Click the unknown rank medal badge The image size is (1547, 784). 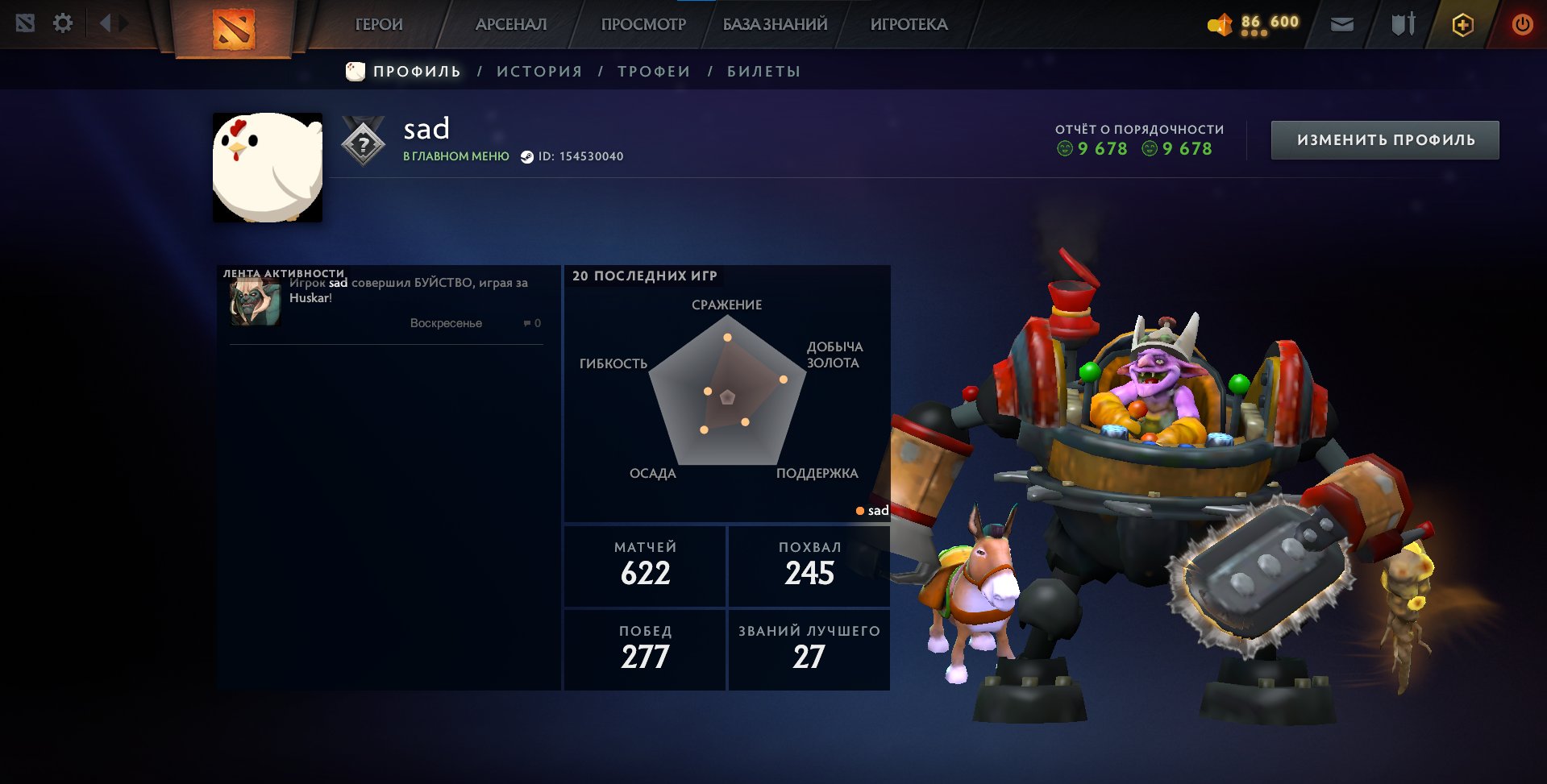click(364, 143)
